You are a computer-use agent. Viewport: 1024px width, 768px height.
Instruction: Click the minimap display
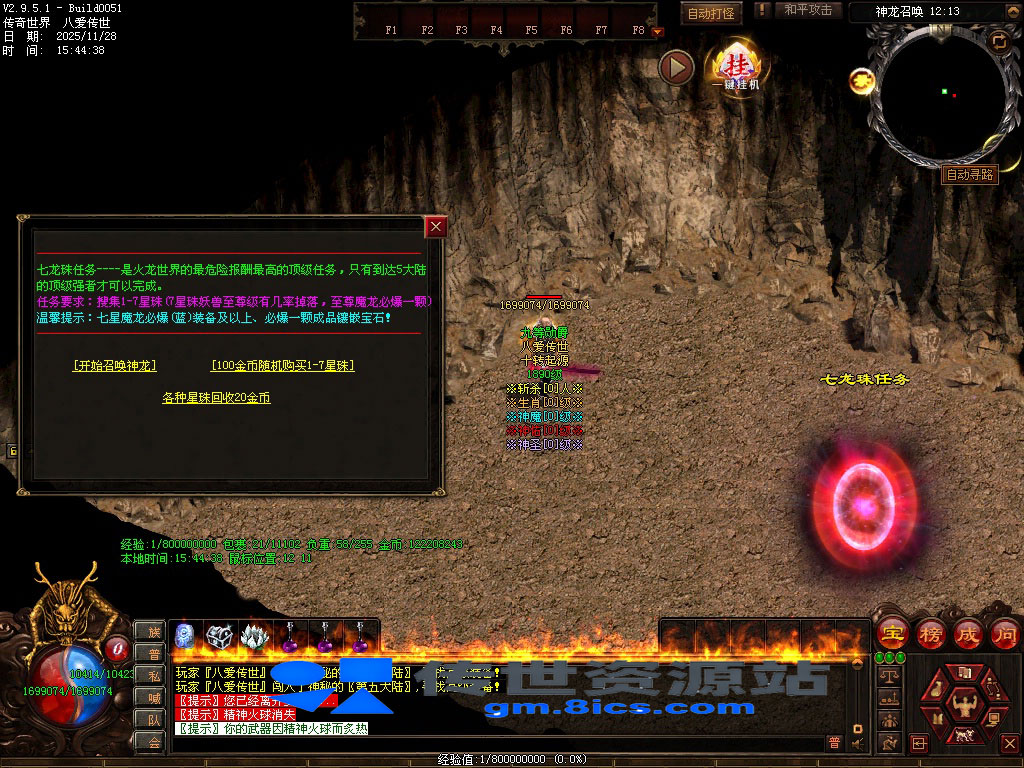943,95
